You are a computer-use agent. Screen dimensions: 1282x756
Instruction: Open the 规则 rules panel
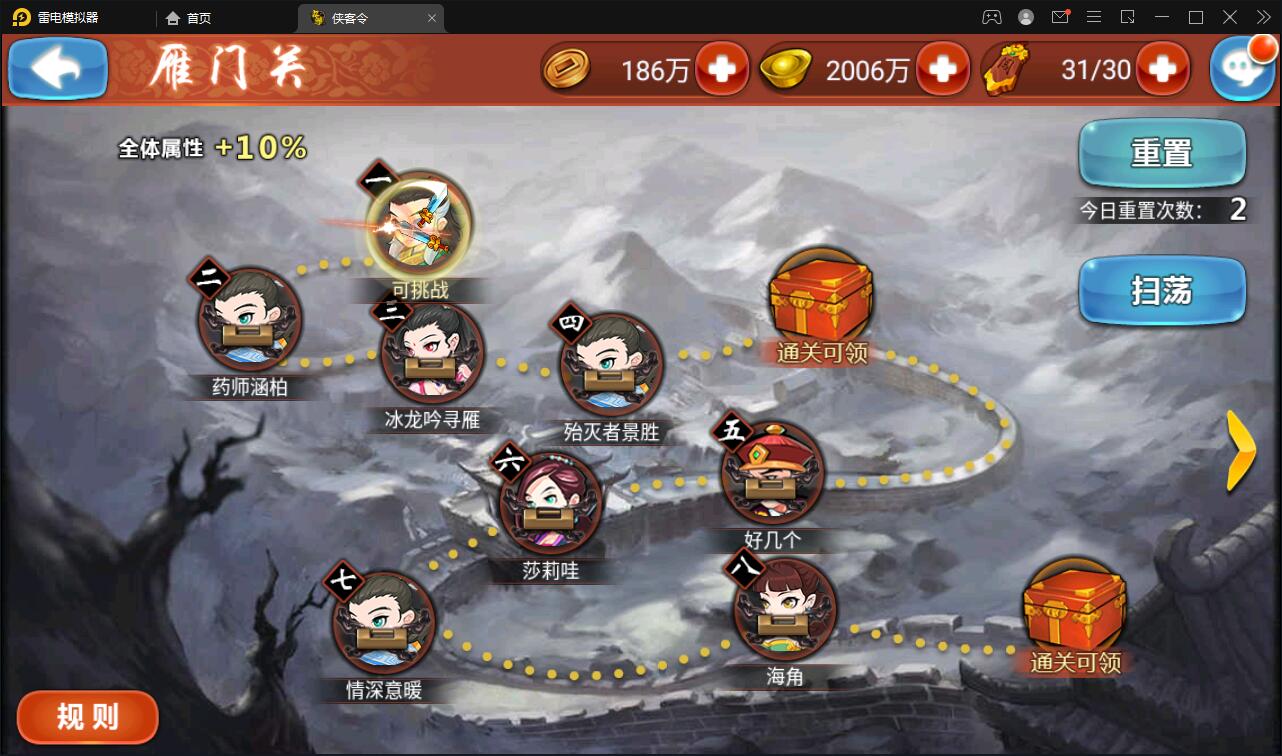pyautogui.click(x=87, y=717)
